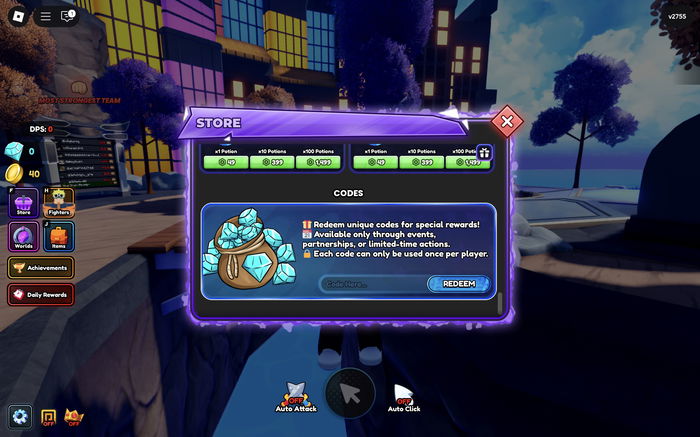Toggle Auto Attack on

click(x=296, y=396)
